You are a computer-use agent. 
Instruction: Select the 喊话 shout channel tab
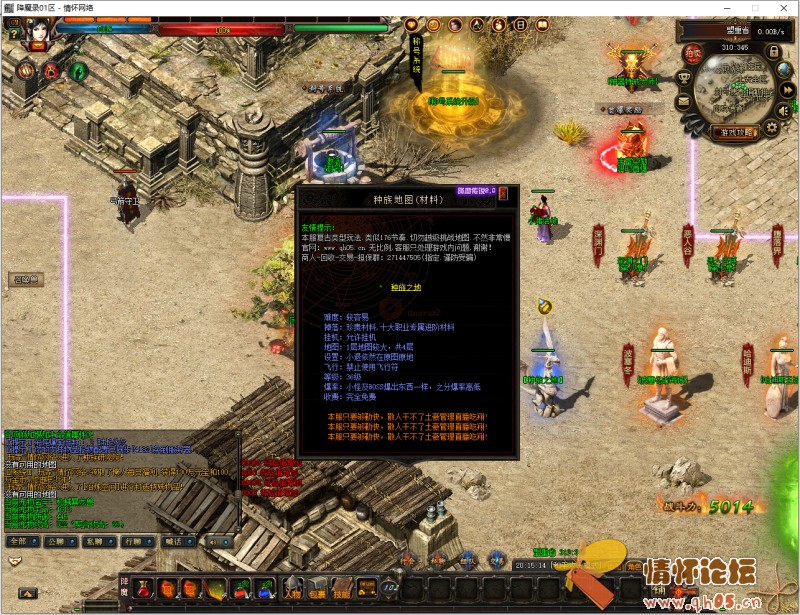point(172,540)
